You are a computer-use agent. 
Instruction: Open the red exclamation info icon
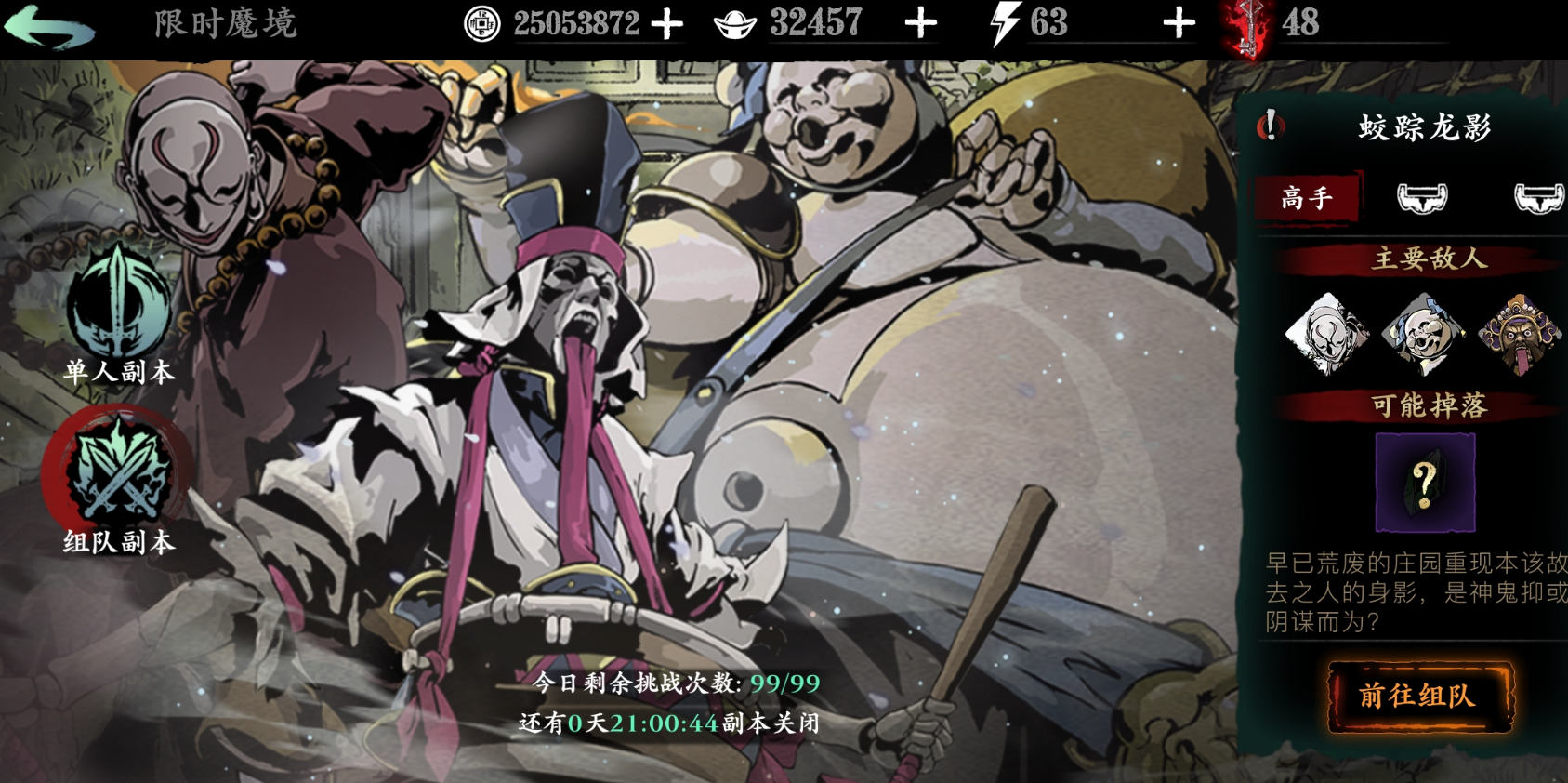(1270, 126)
